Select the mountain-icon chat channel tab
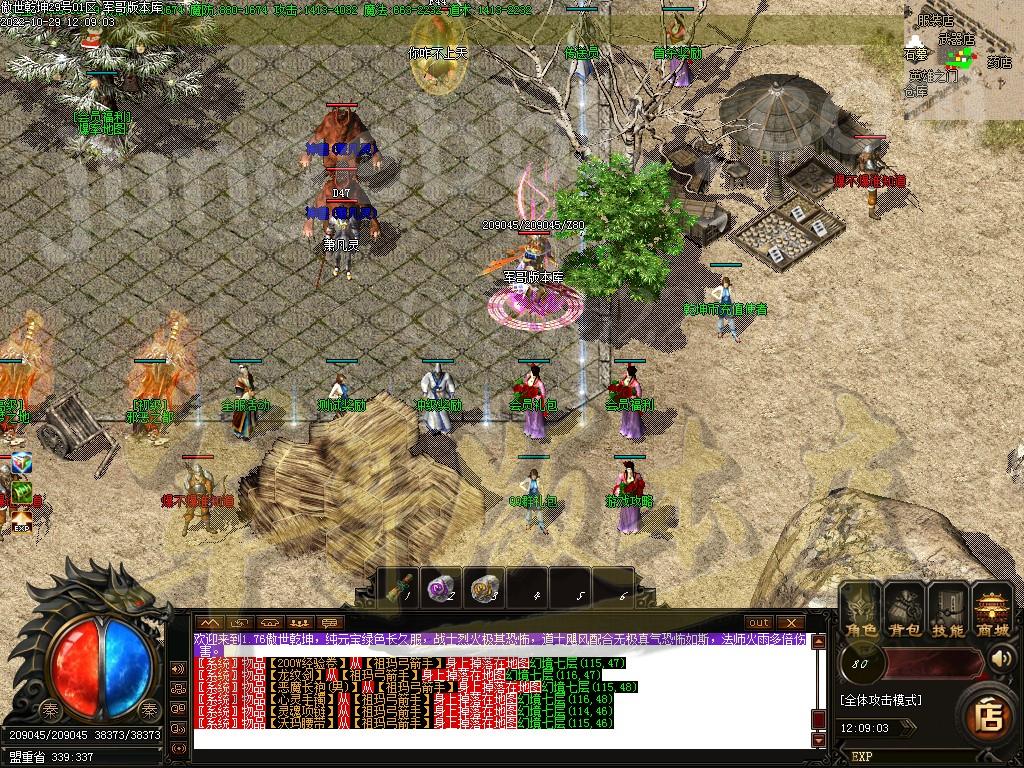 pyautogui.click(x=210, y=623)
